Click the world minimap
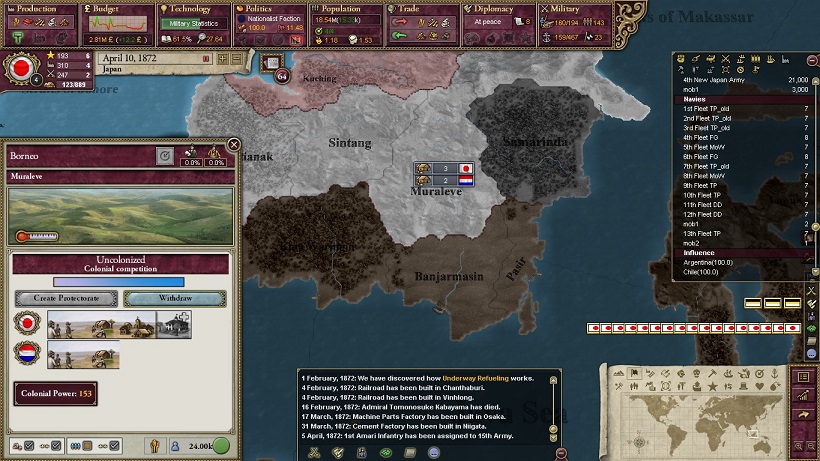This screenshot has height=461, width=820. click(700, 412)
